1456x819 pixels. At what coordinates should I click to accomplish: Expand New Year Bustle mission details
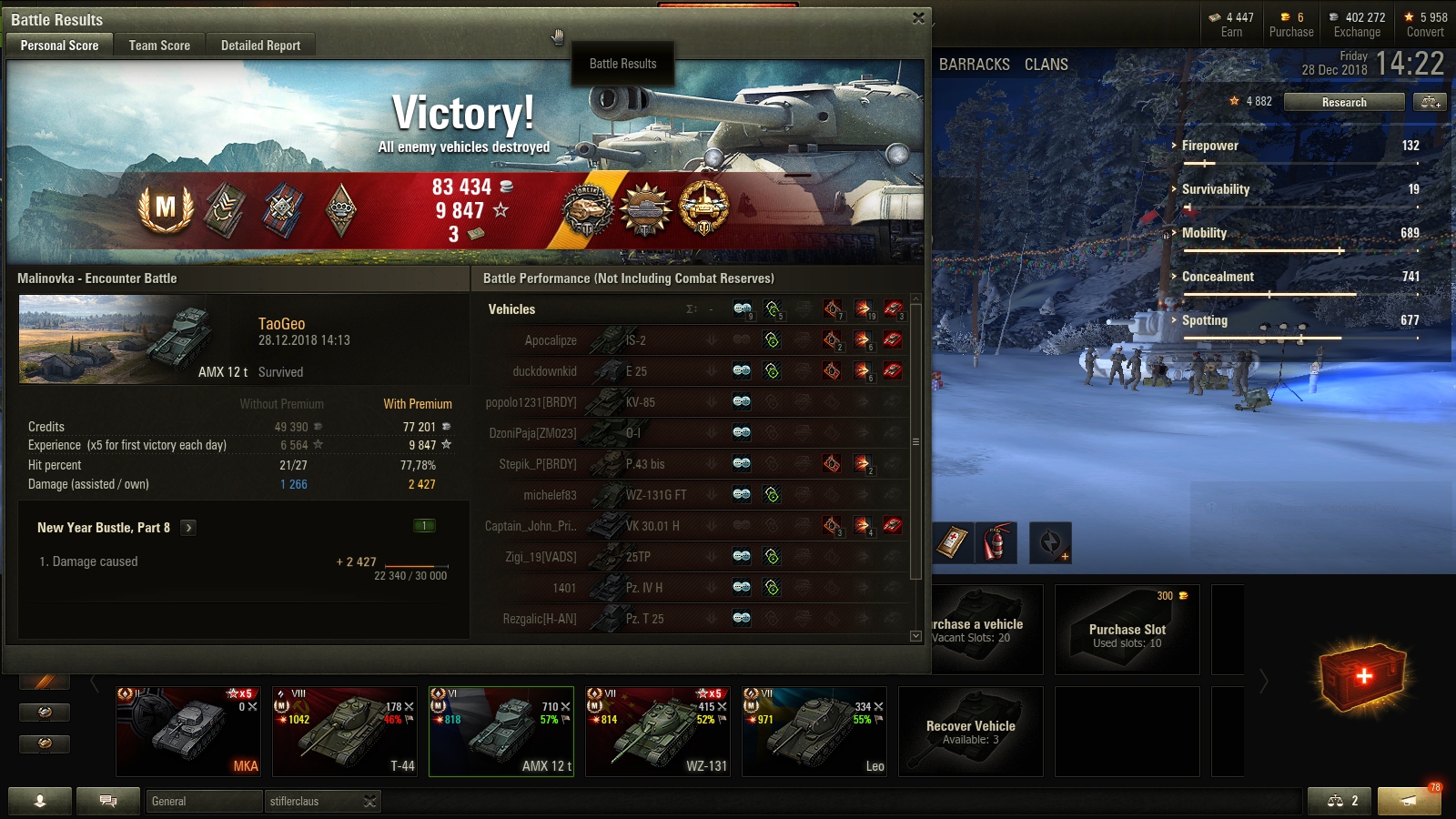pyautogui.click(x=188, y=528)
